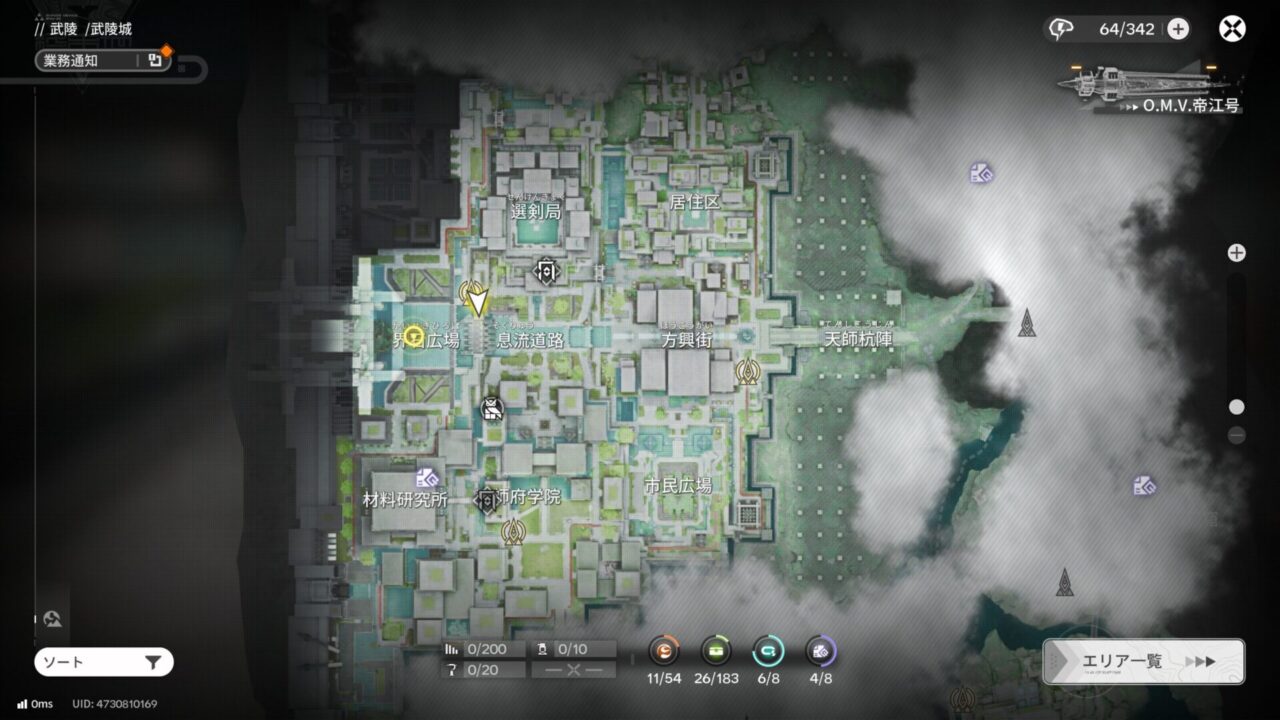Open the ソート filter dropdown
Image resolution: width=1280 pixels, height=720 pixels.
tap(103, 662)
